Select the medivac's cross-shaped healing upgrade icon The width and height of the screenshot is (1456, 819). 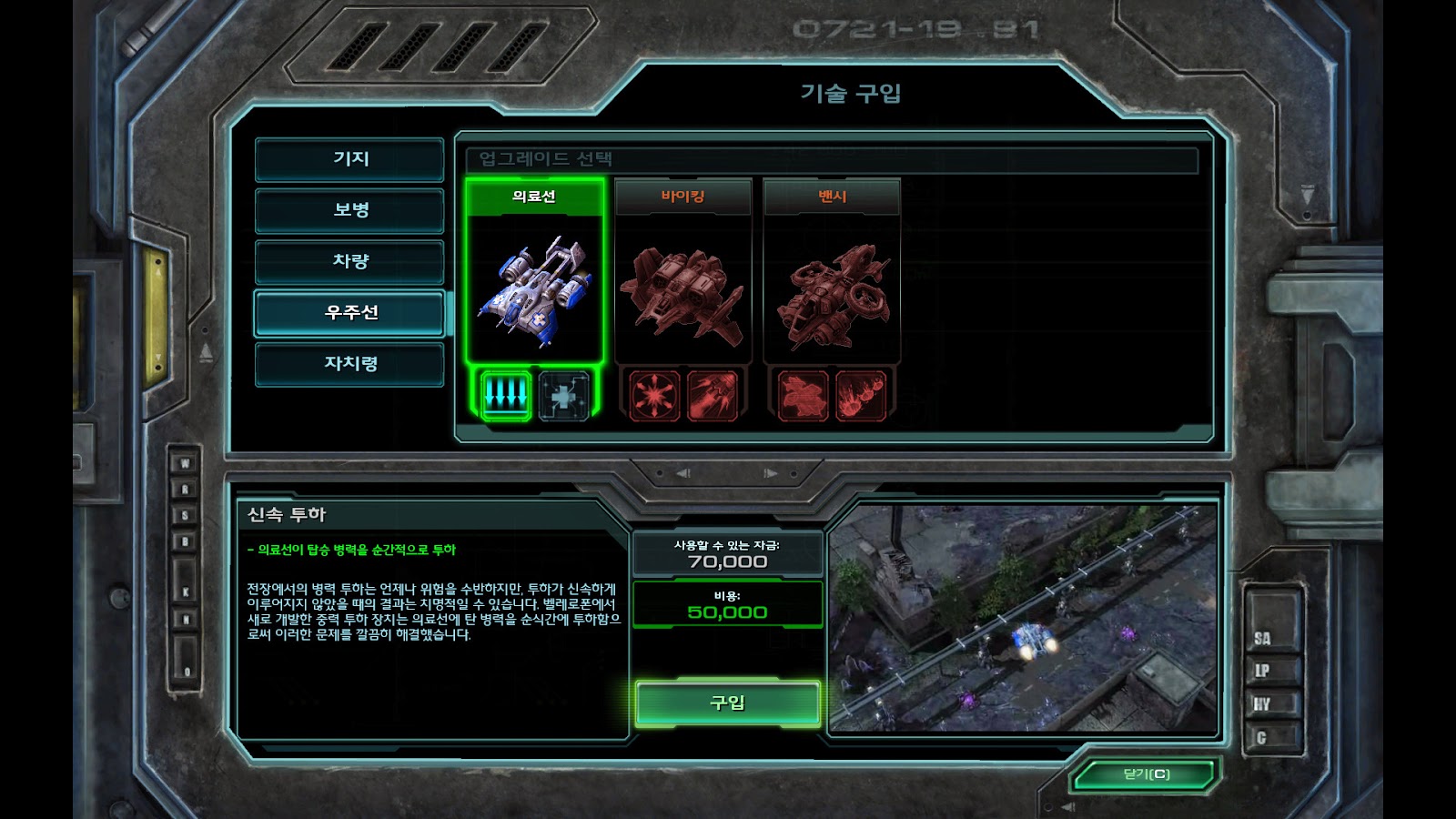(x=564, y=395)
